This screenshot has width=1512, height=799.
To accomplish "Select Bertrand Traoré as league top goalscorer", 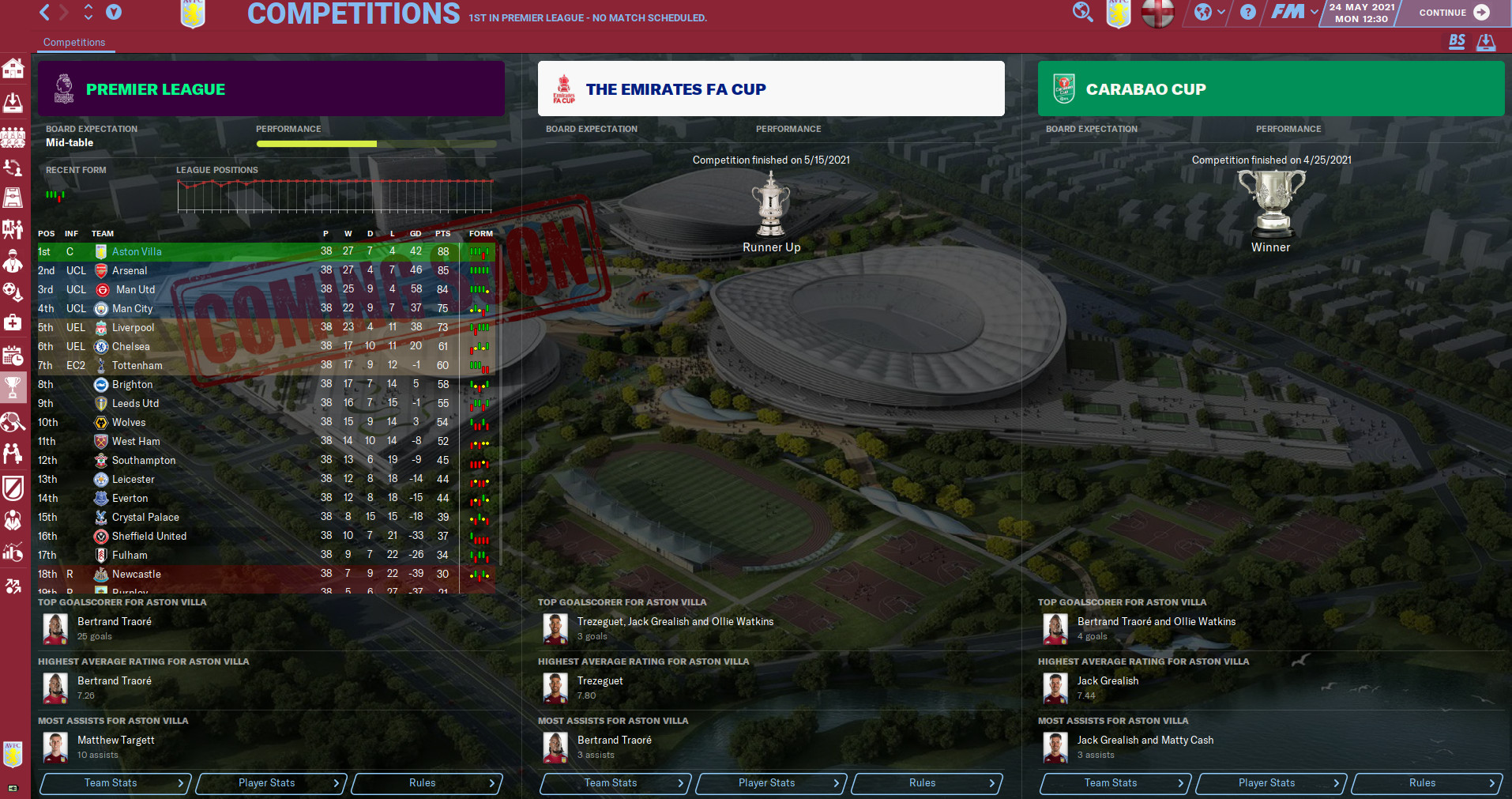I will [114, 622].
